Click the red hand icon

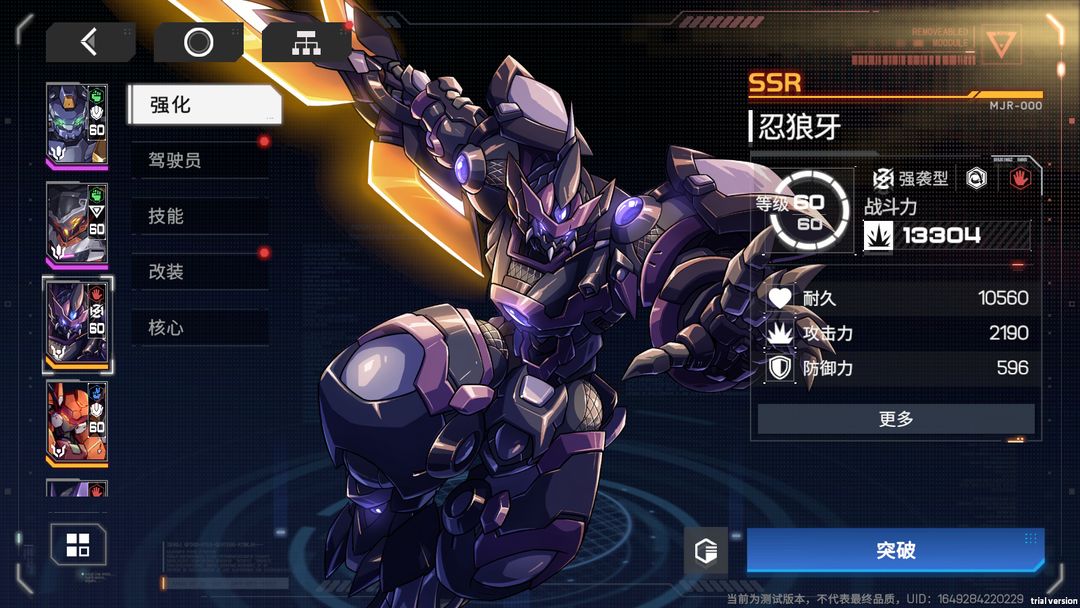[1020, 179]
